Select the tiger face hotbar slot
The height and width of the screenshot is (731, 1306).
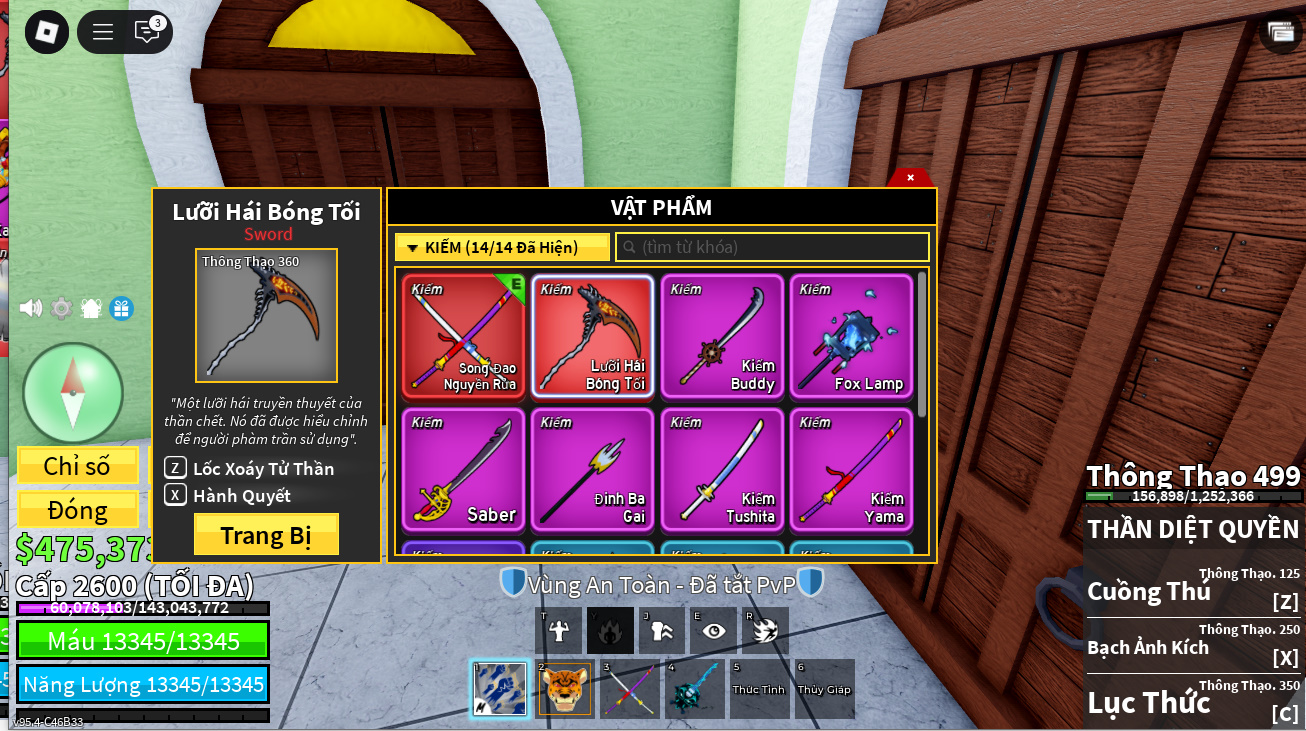pos(565,689)
